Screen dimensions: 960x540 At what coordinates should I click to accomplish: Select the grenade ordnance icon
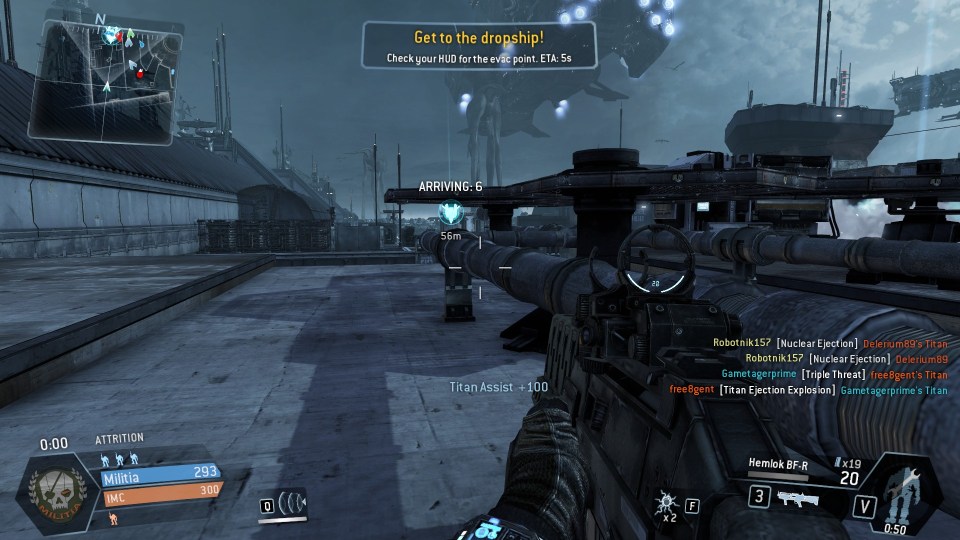(x=664, y=503)
